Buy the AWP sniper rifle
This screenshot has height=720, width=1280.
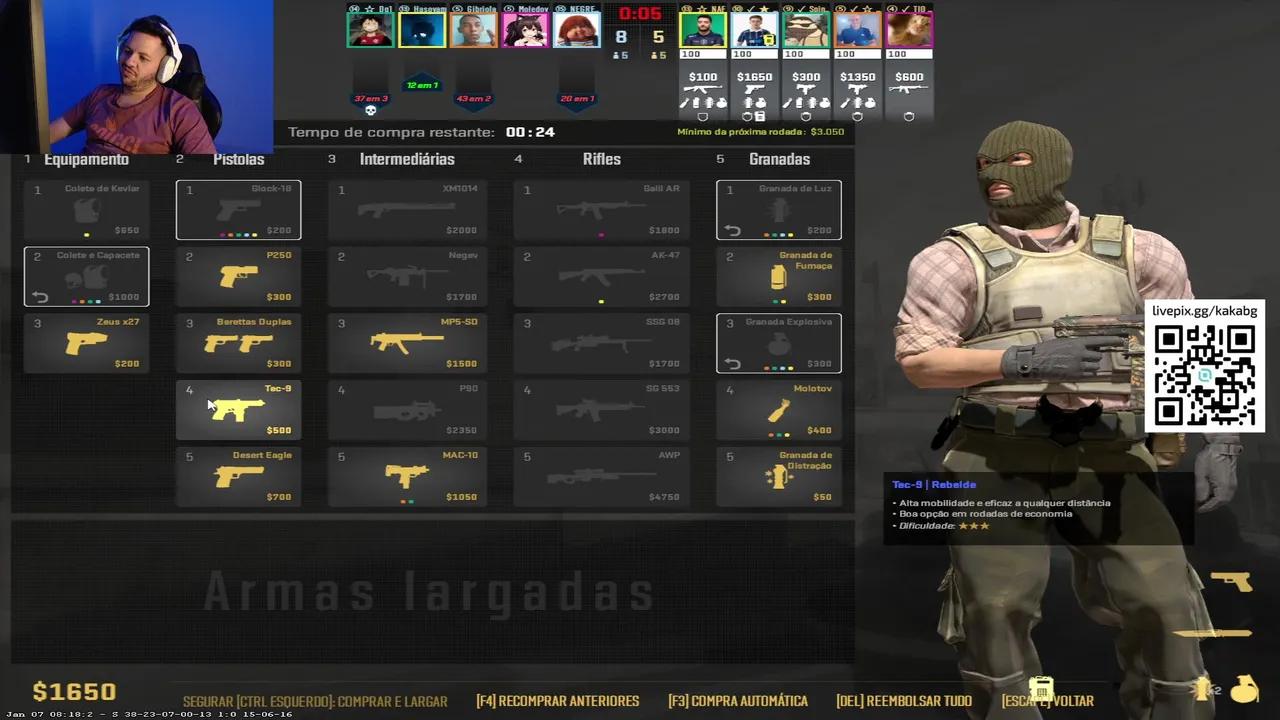coord(601,477)
